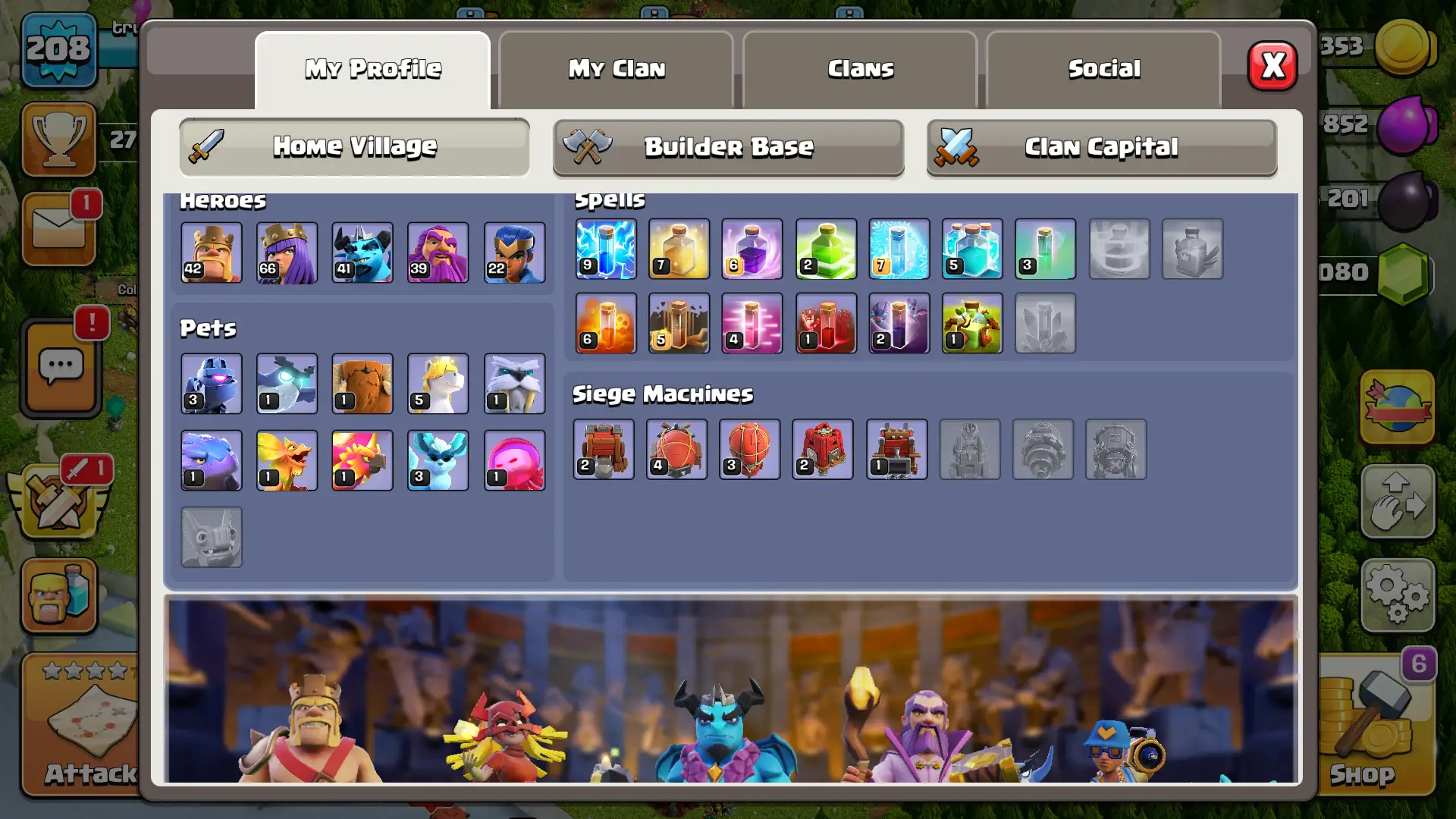Select the Electro Owl pet icon
The width and height of the screenshot is (1456, 819).
[287, 384]
